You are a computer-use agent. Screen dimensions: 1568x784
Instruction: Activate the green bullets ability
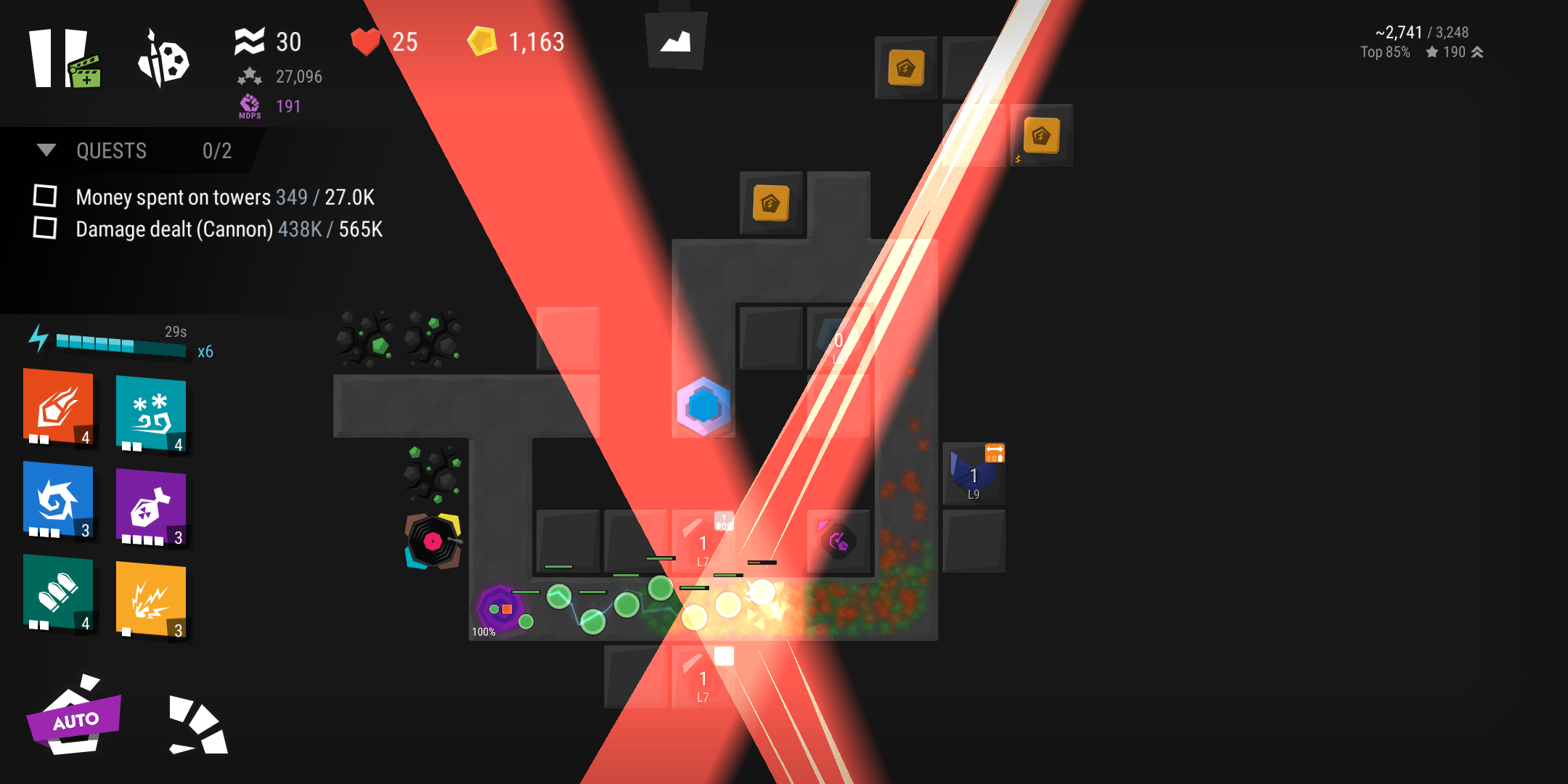coord(58,592)
